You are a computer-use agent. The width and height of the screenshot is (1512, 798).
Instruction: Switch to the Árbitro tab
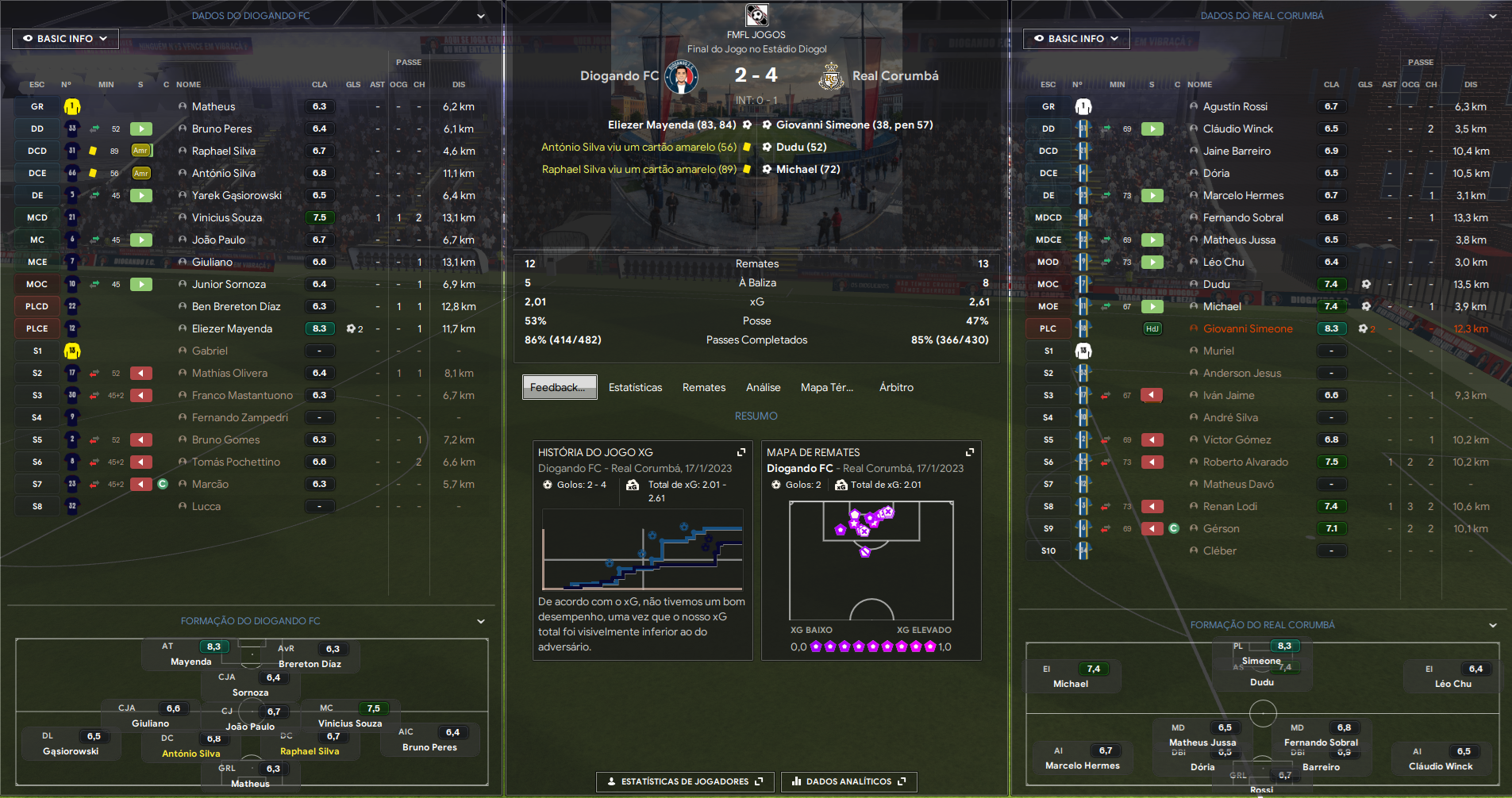coord(896,387)
